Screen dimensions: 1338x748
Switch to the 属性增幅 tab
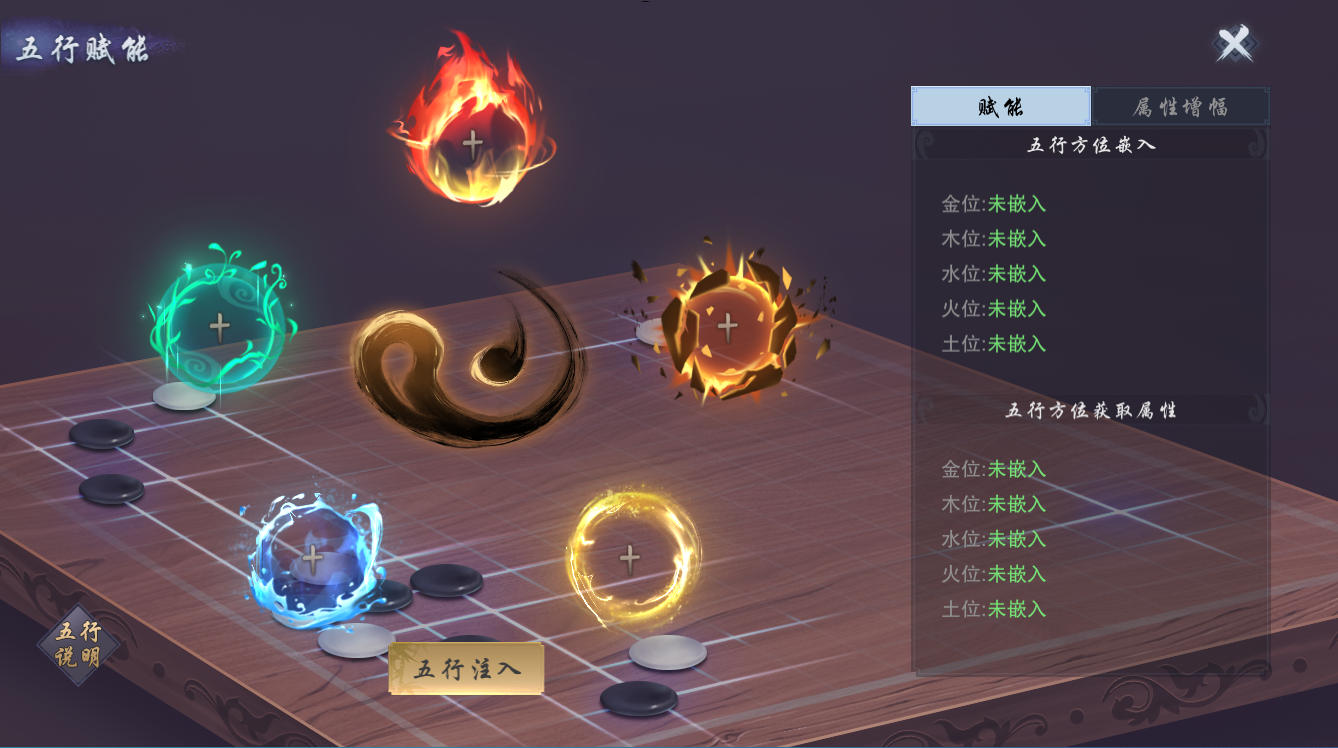(x=1180, y=107)
